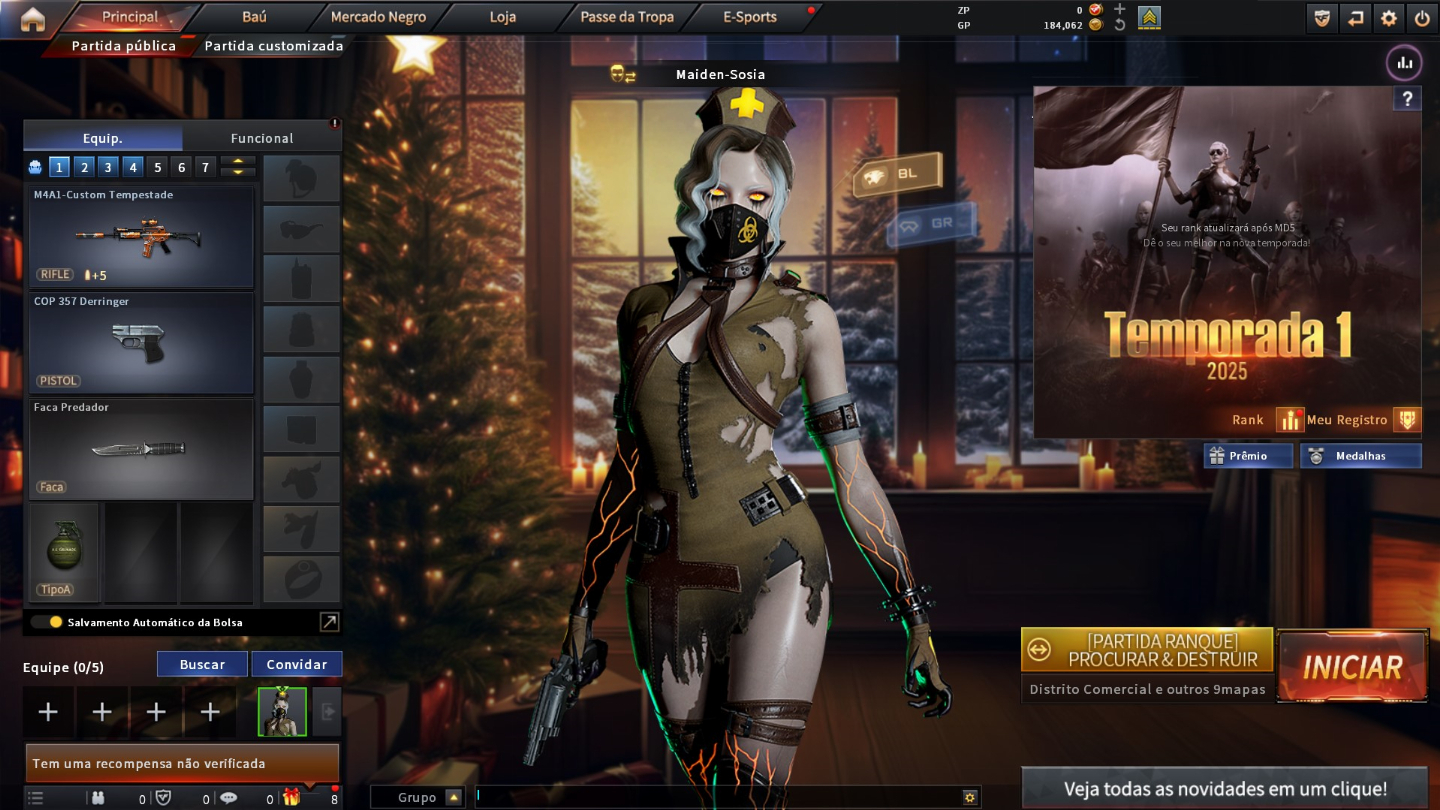Toggle Salvamento Automático da Bolsa

pos(47,622)
